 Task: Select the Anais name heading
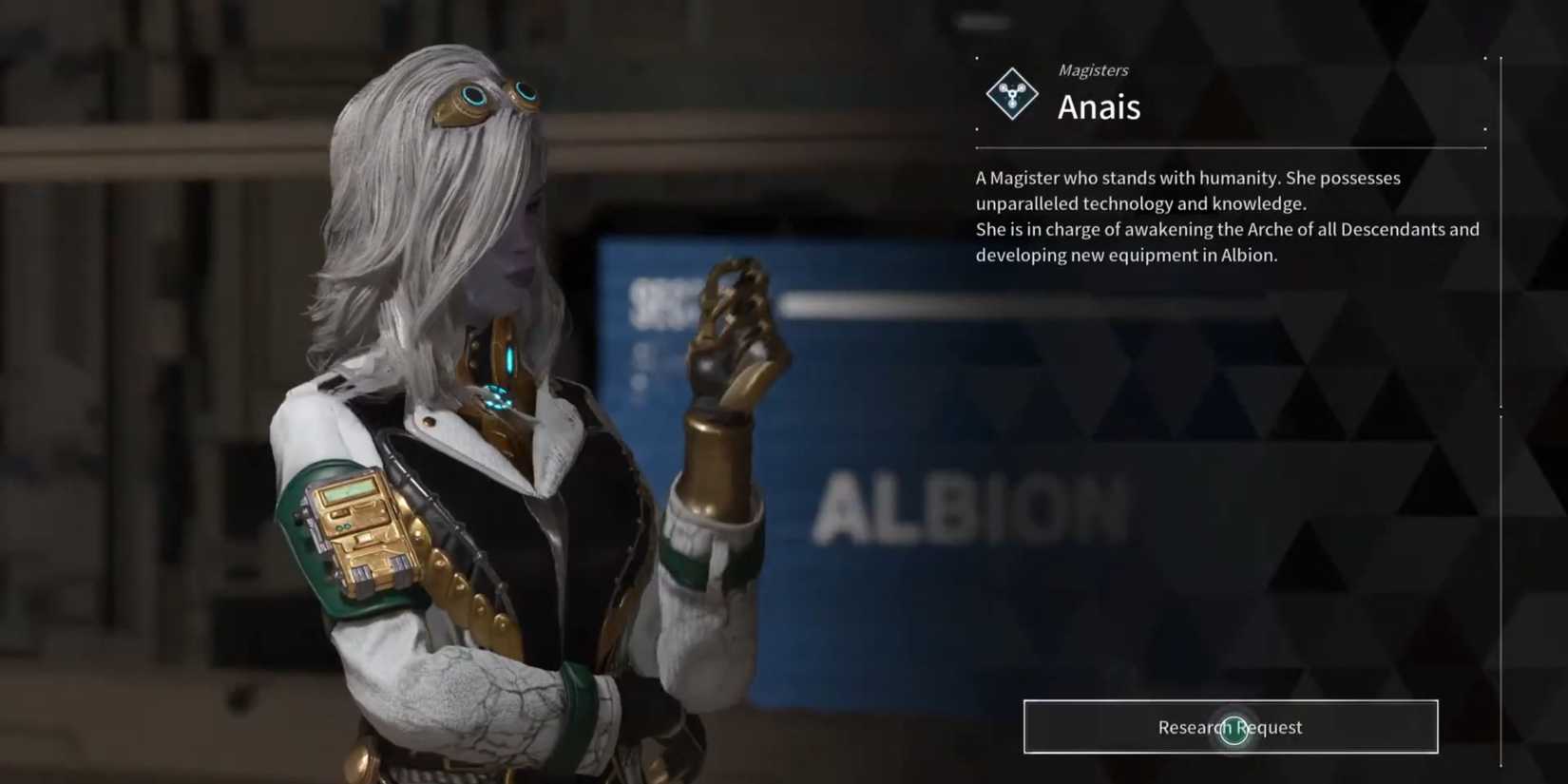click(1100, 107)
